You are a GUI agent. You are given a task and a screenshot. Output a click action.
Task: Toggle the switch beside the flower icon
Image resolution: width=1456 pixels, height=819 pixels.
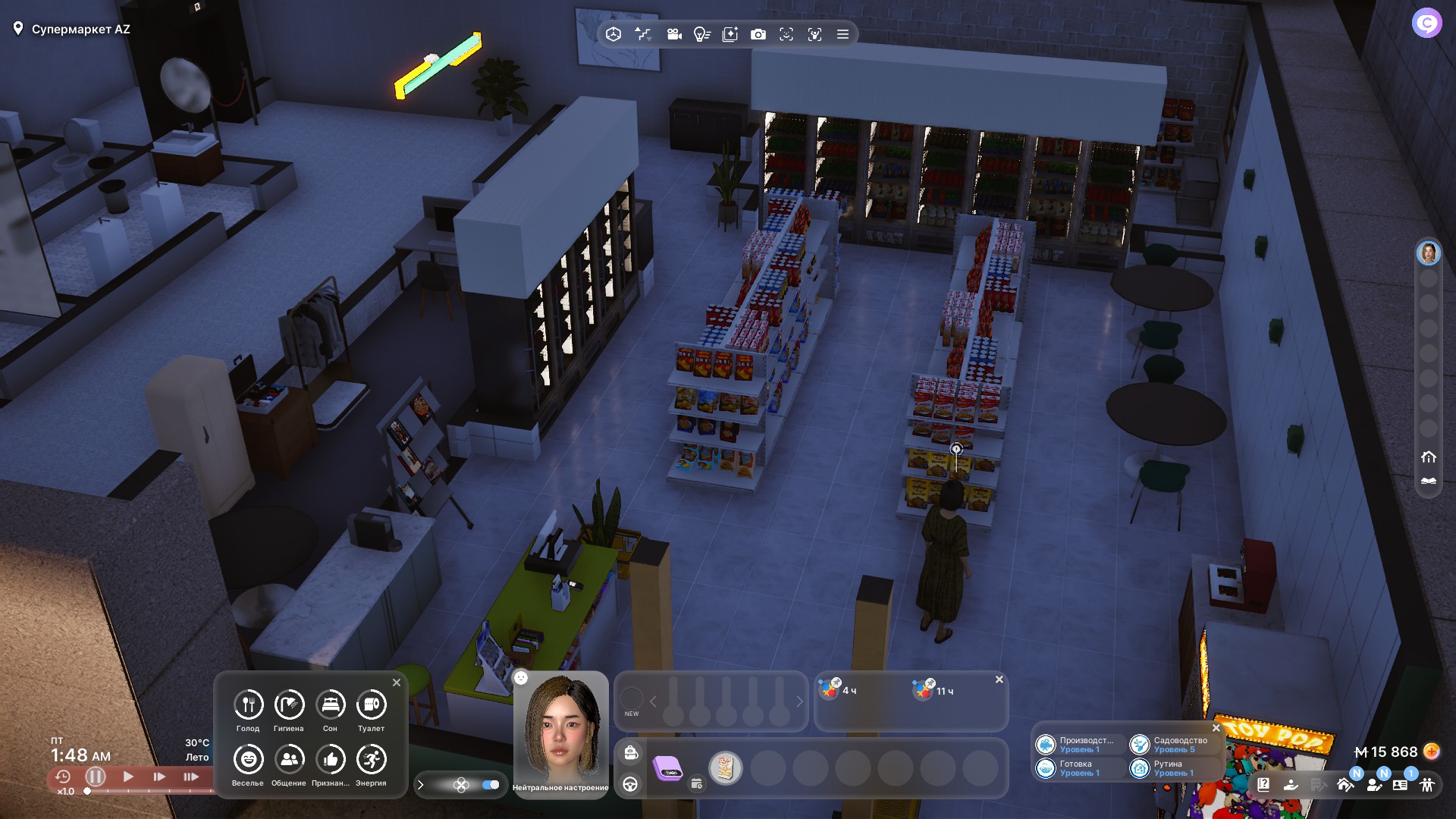(491, 785)
